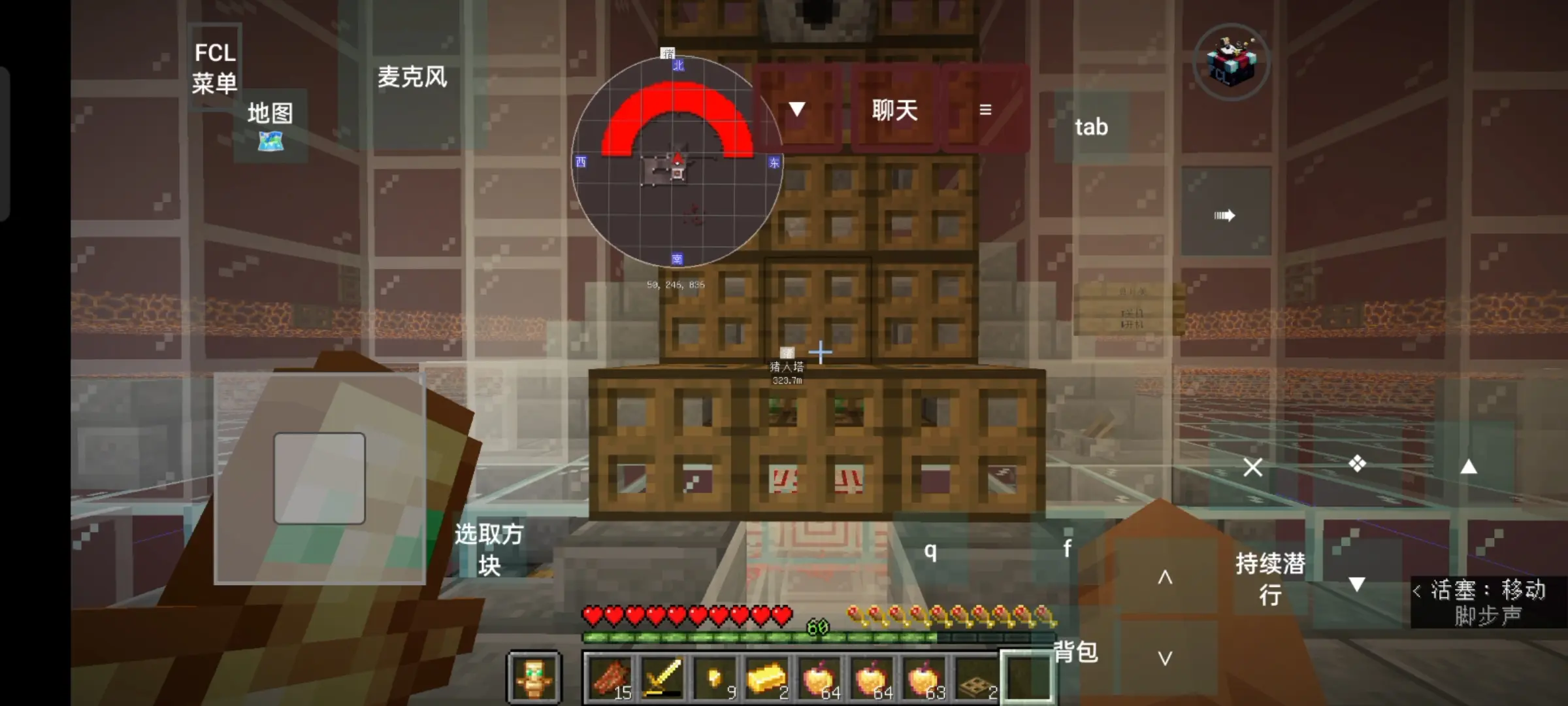Tap the right-pointing dashed arrow button
The image size is (1568, 706).
coord(1224,215)
